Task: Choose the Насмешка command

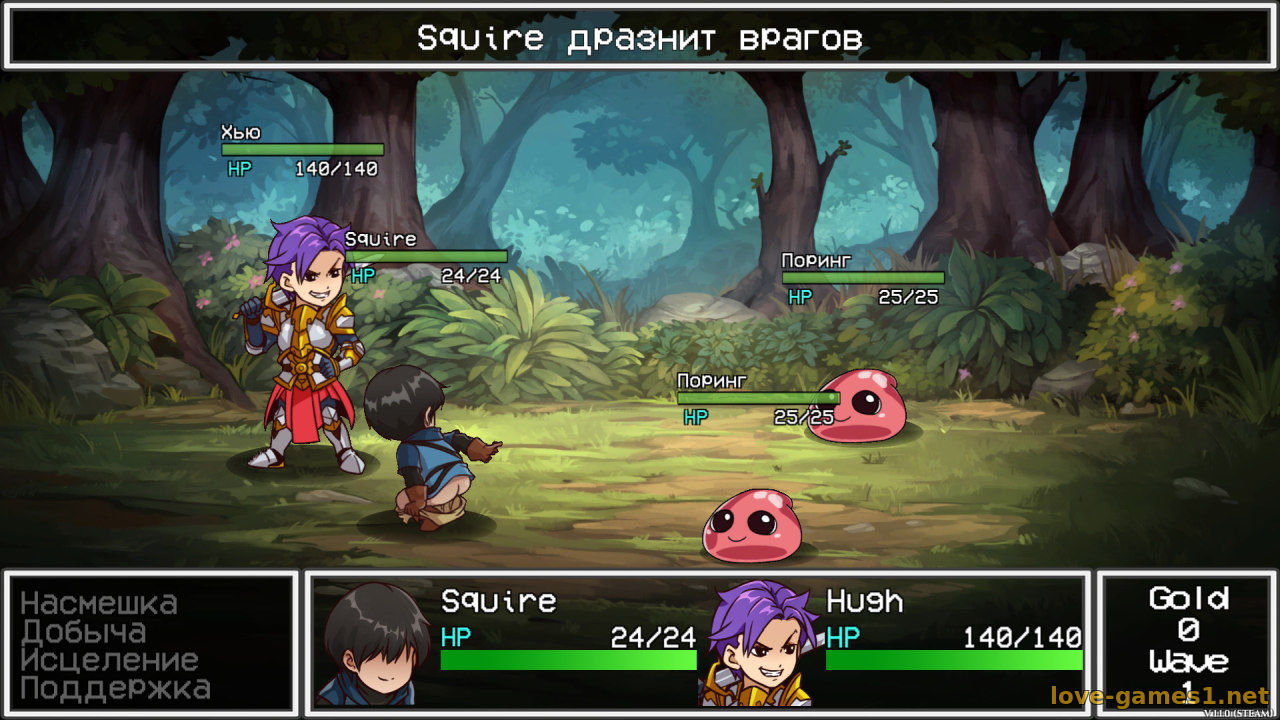Action: click(x=99, y=604)
